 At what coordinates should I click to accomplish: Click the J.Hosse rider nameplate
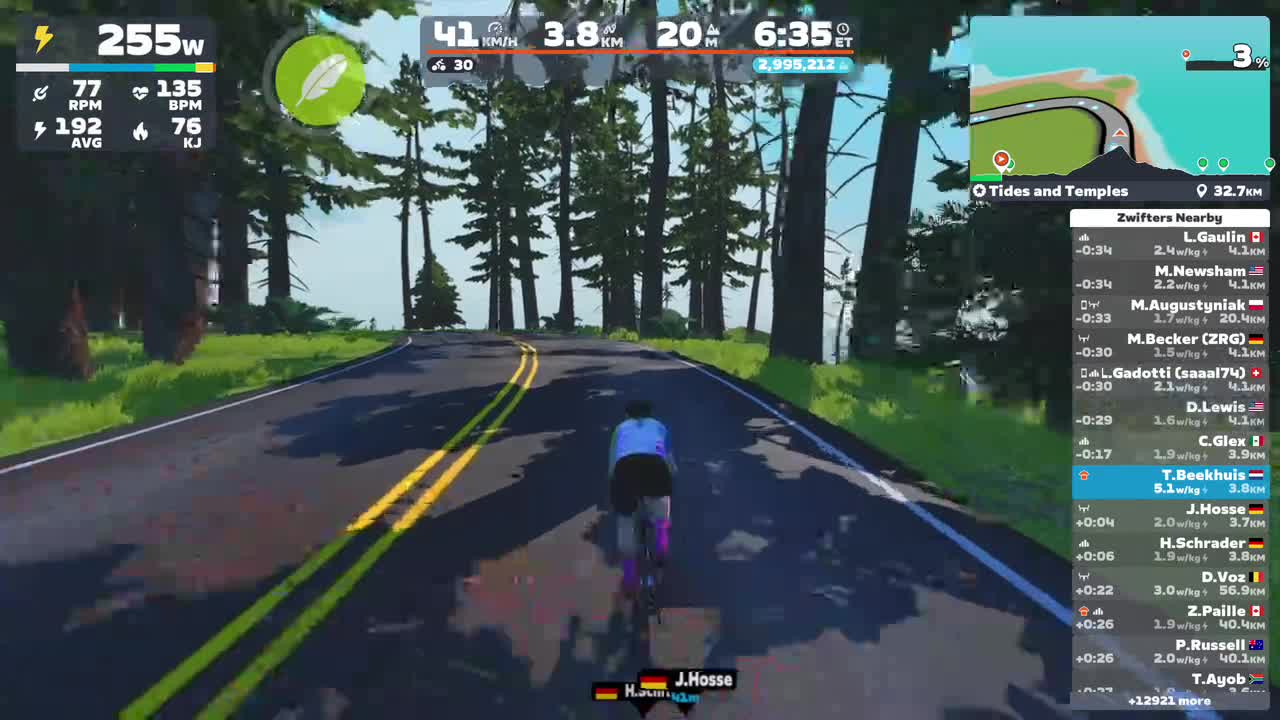[704, 679]
